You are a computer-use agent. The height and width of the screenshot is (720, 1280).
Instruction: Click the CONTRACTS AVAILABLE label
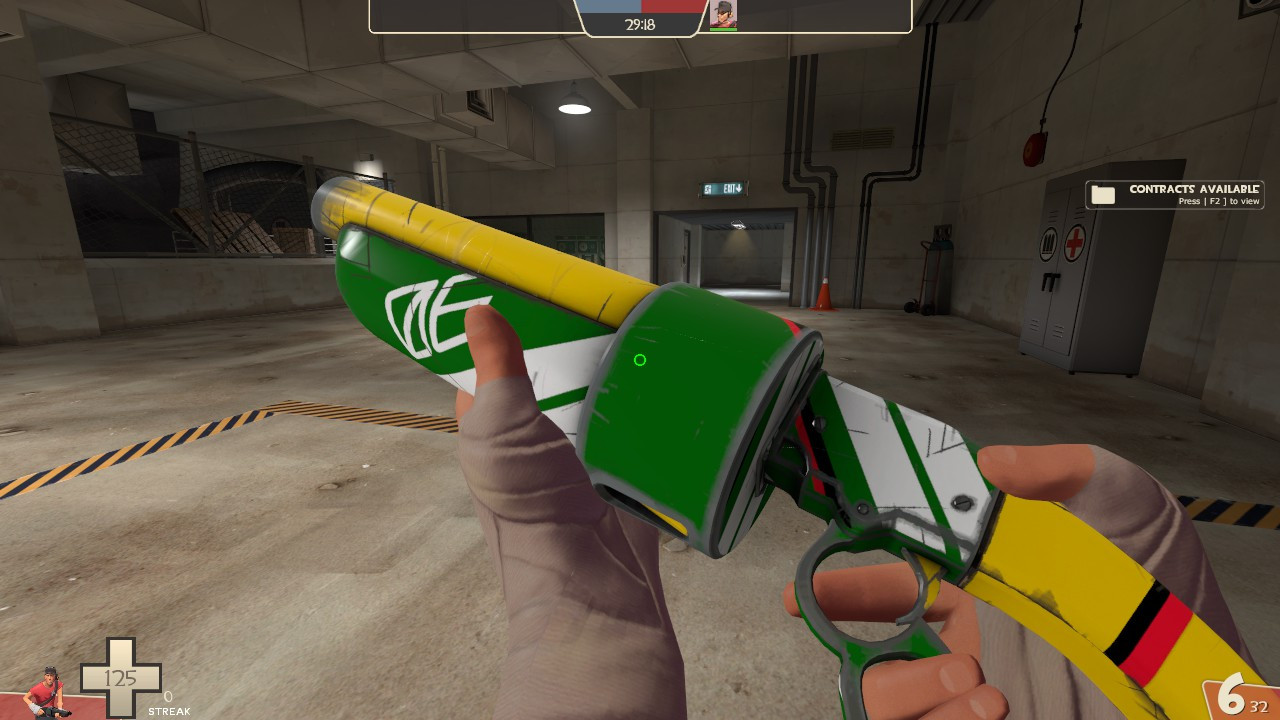click(1193, 187)
